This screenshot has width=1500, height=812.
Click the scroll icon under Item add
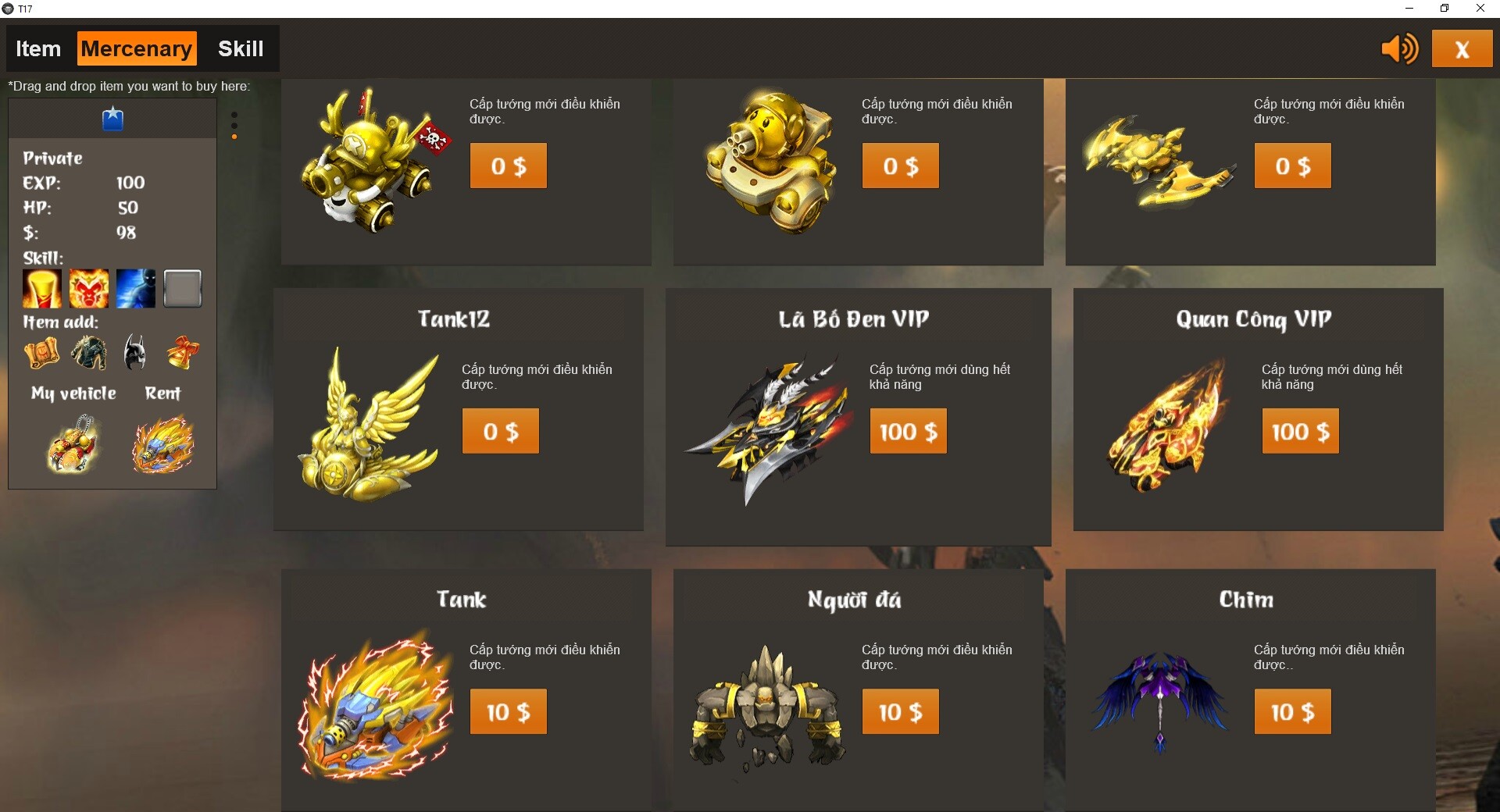coord(41,353)
